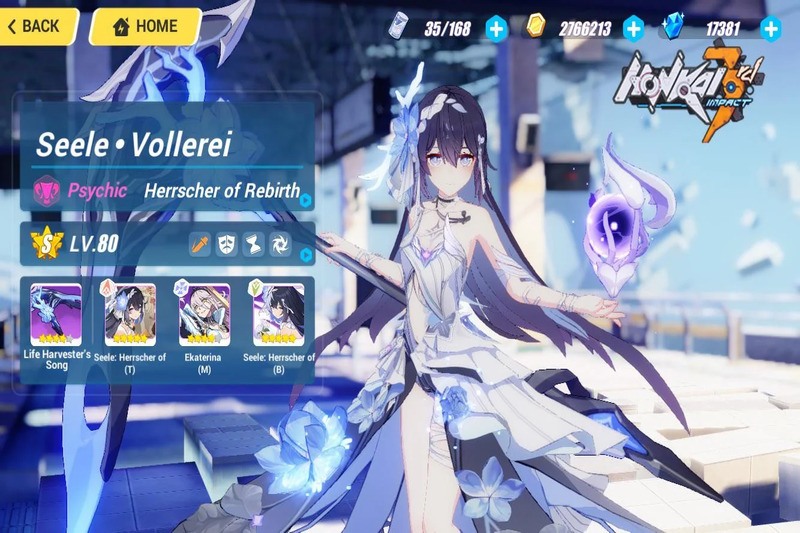Click the orange pencil tag icon
The image size is (800, 533).
(201, 244)
